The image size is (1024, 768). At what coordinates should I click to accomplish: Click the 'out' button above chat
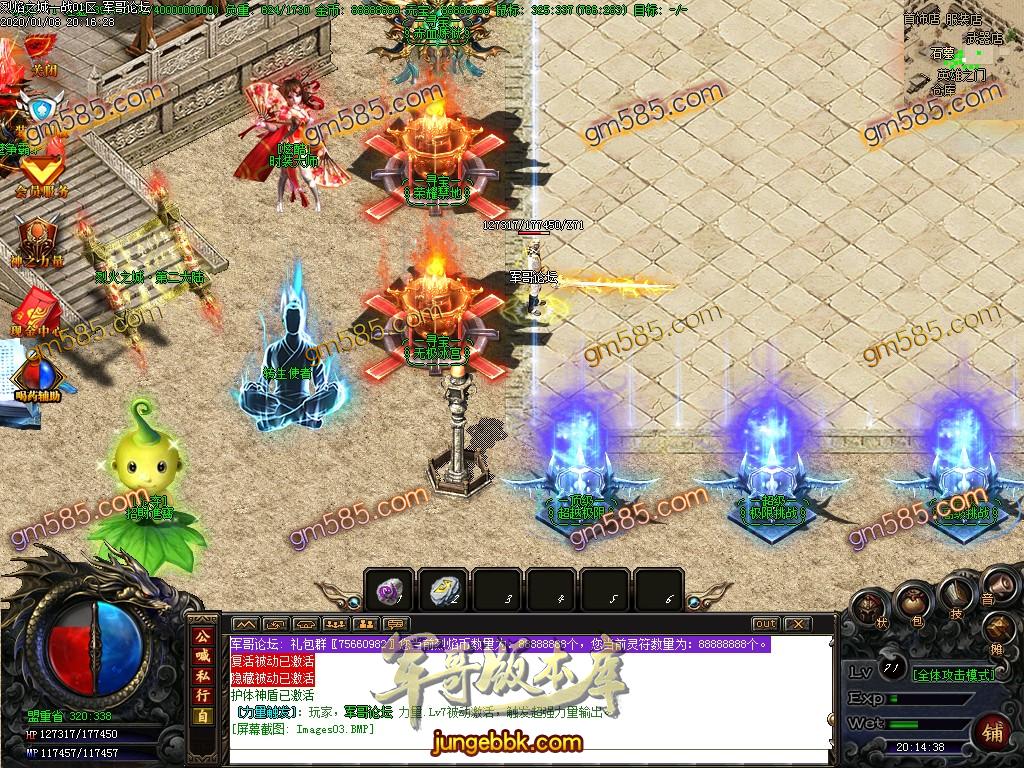pos(765,624)
